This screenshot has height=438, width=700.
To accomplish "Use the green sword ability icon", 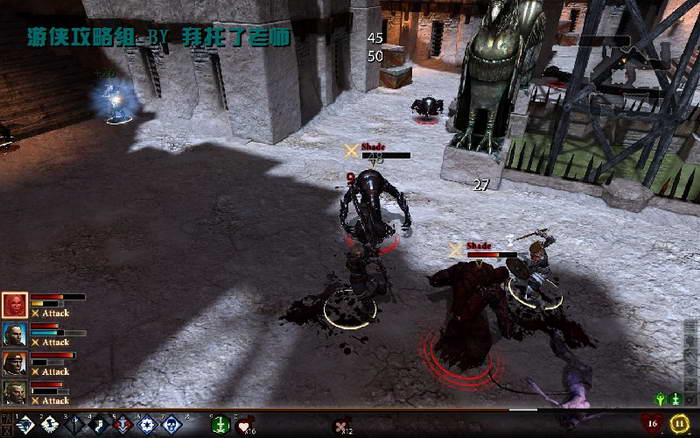I will 220,425.
